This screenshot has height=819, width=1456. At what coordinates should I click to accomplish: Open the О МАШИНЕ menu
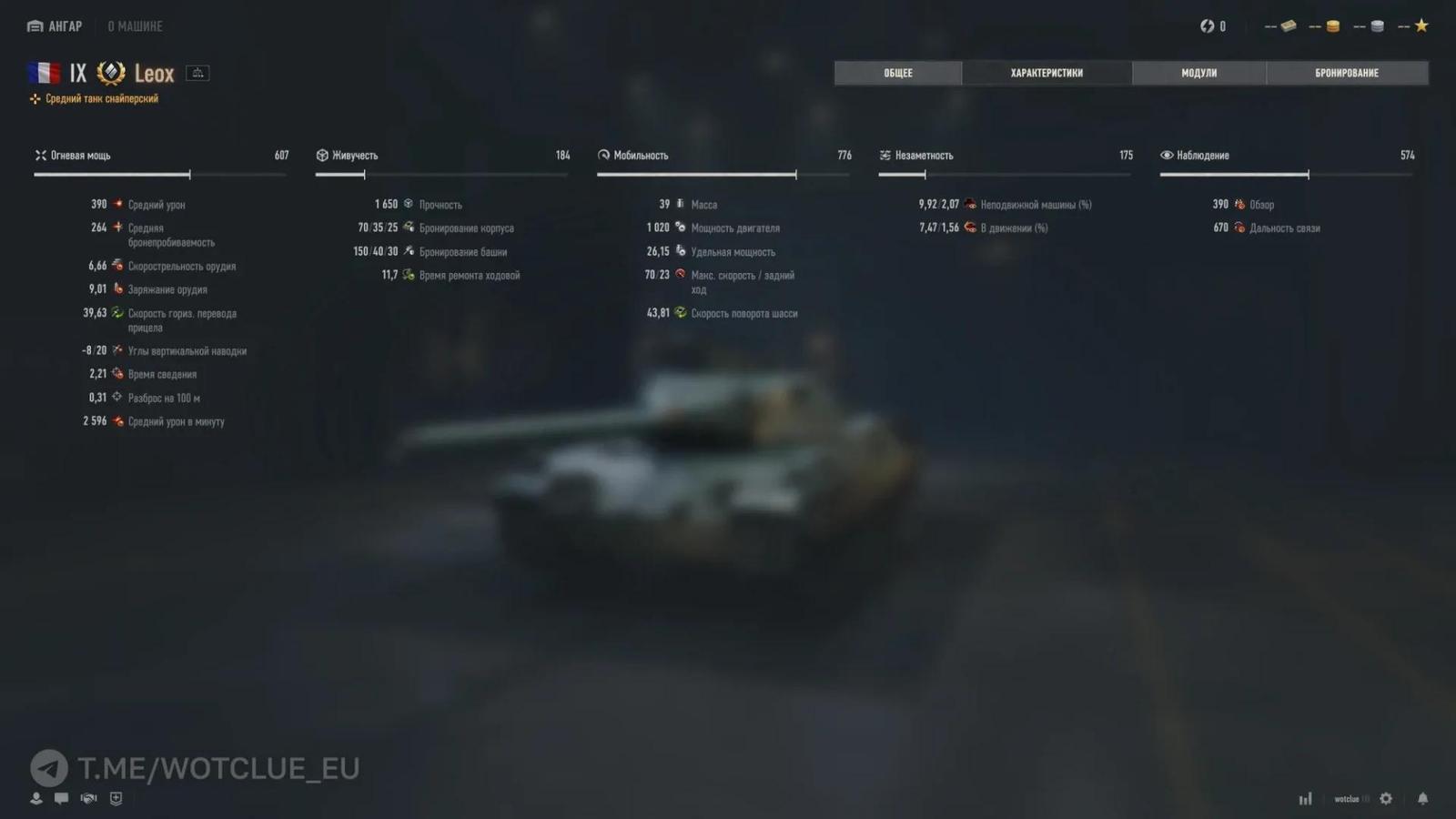tap(135, 25)
